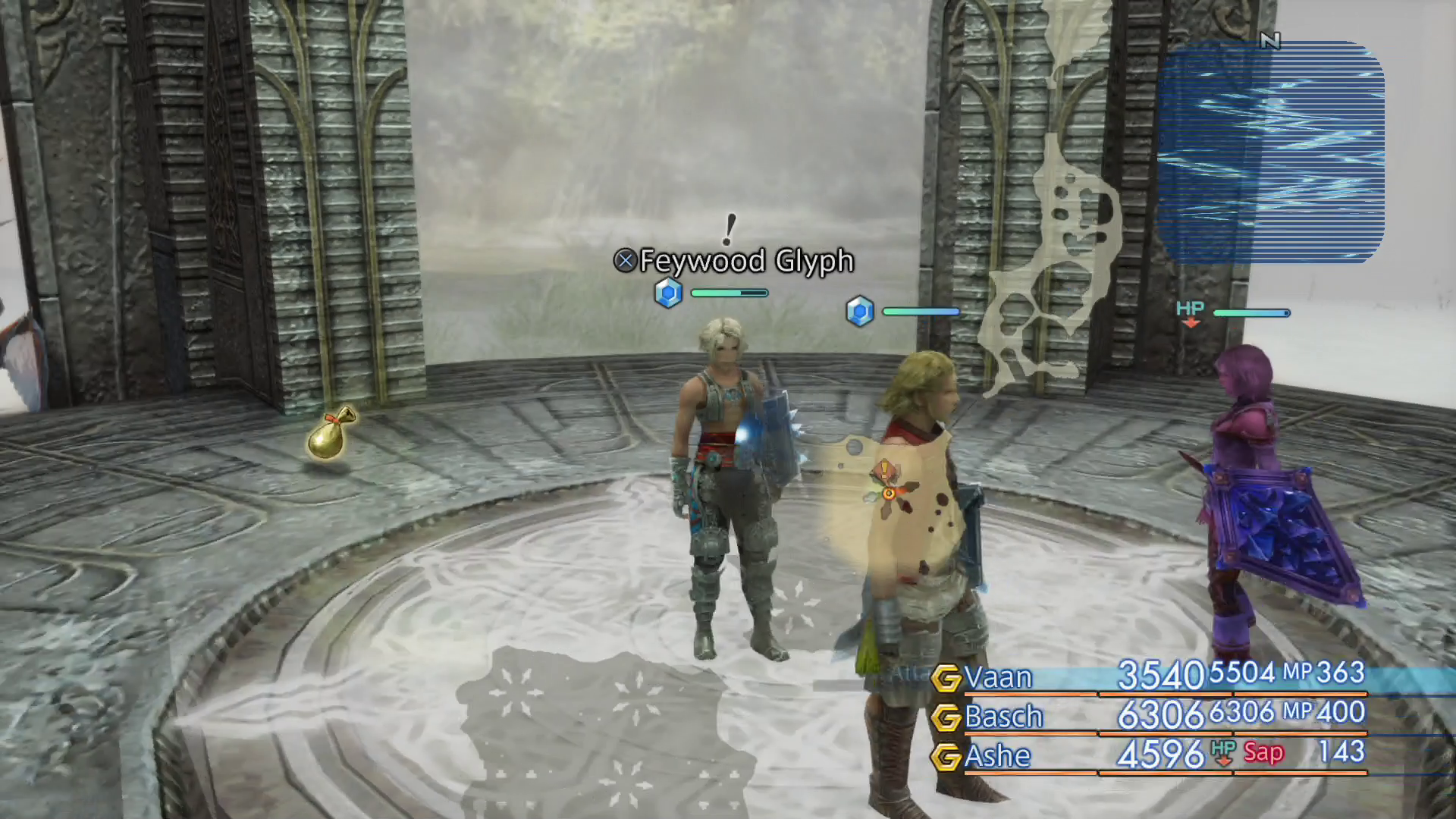Viewport: 1456px width, 819px height.
Task: Click the left blue gem charge icon
Action: tap(668, 293)
